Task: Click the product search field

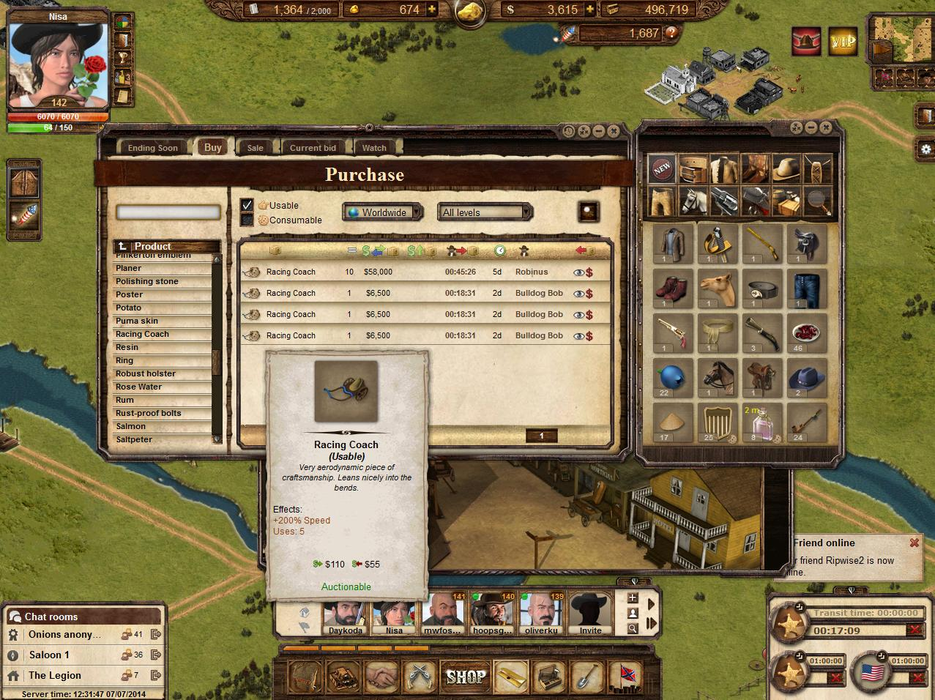Action: (x=168, y=213)
